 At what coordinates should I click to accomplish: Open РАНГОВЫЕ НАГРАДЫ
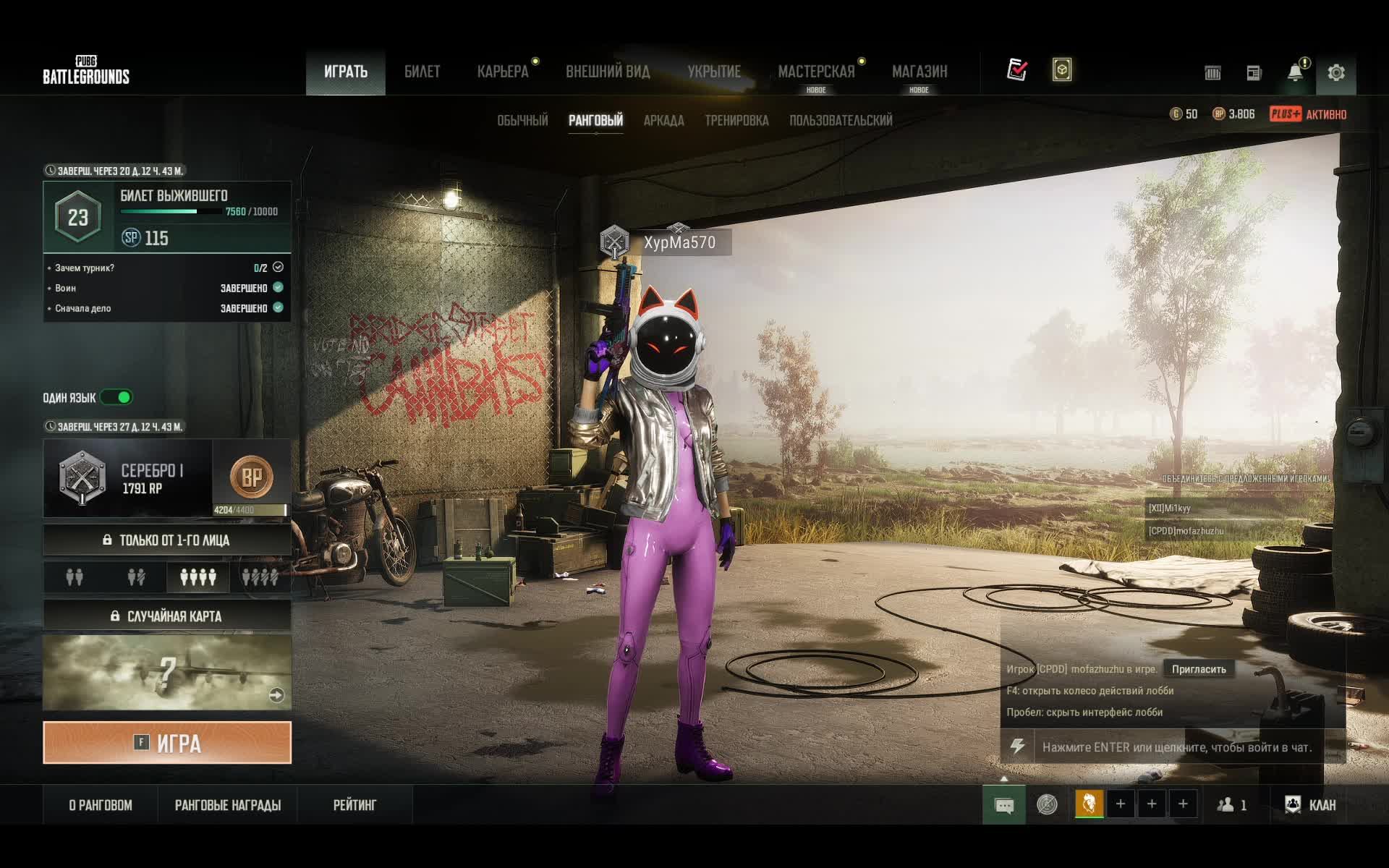point(228,805)
